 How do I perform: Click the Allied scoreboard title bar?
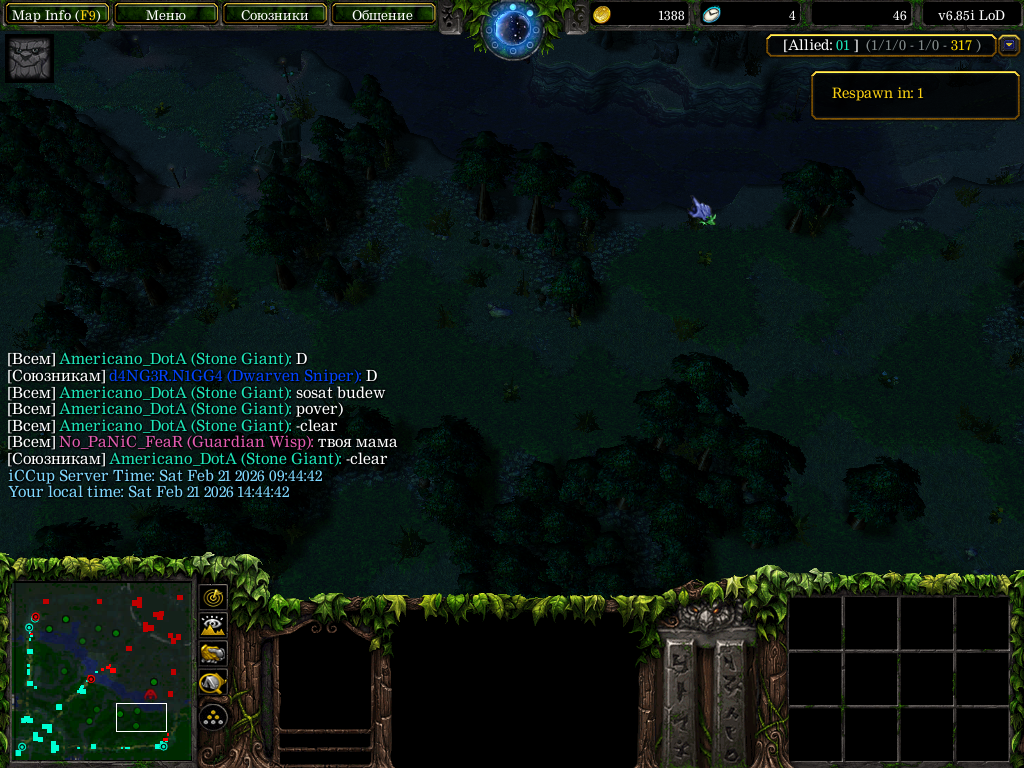(881, 45)
